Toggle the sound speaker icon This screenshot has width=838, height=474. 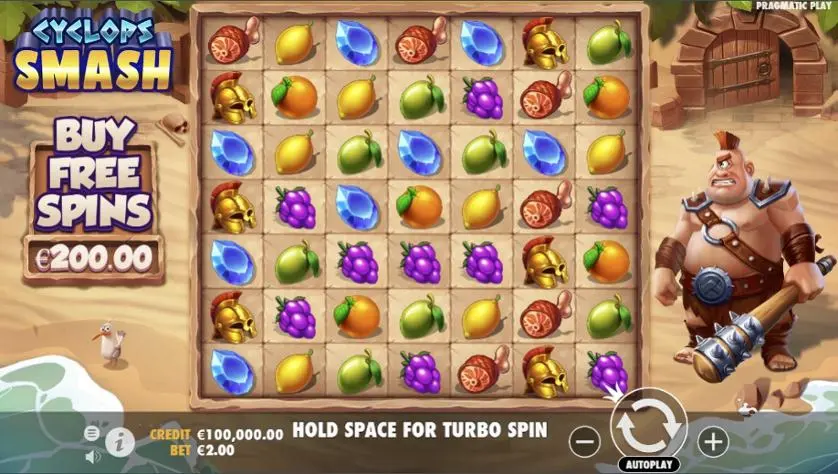pyautogui.click(x=92, y=456)
